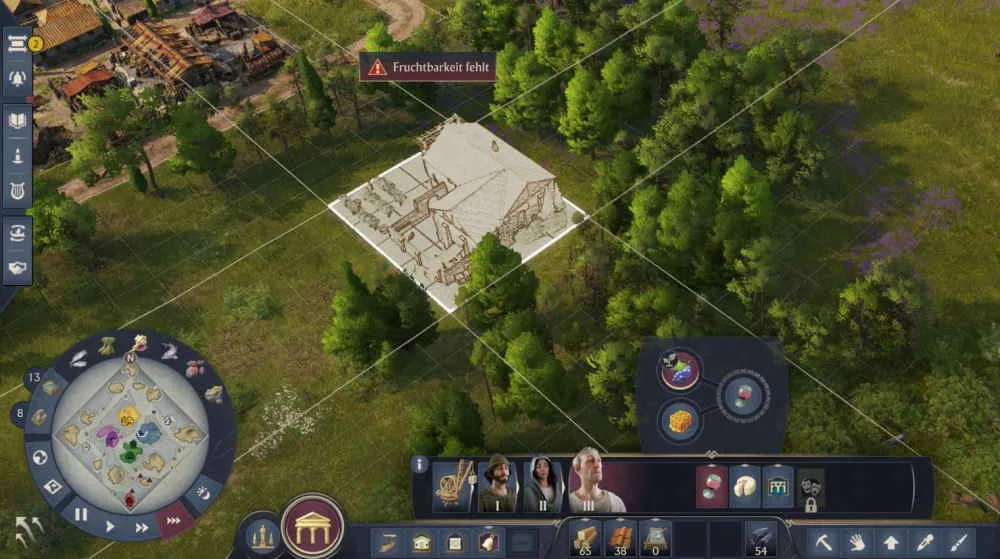The width and height of the screenshot is (1000, 559).
Task: Click the island minimap
Action: point(130,432)
